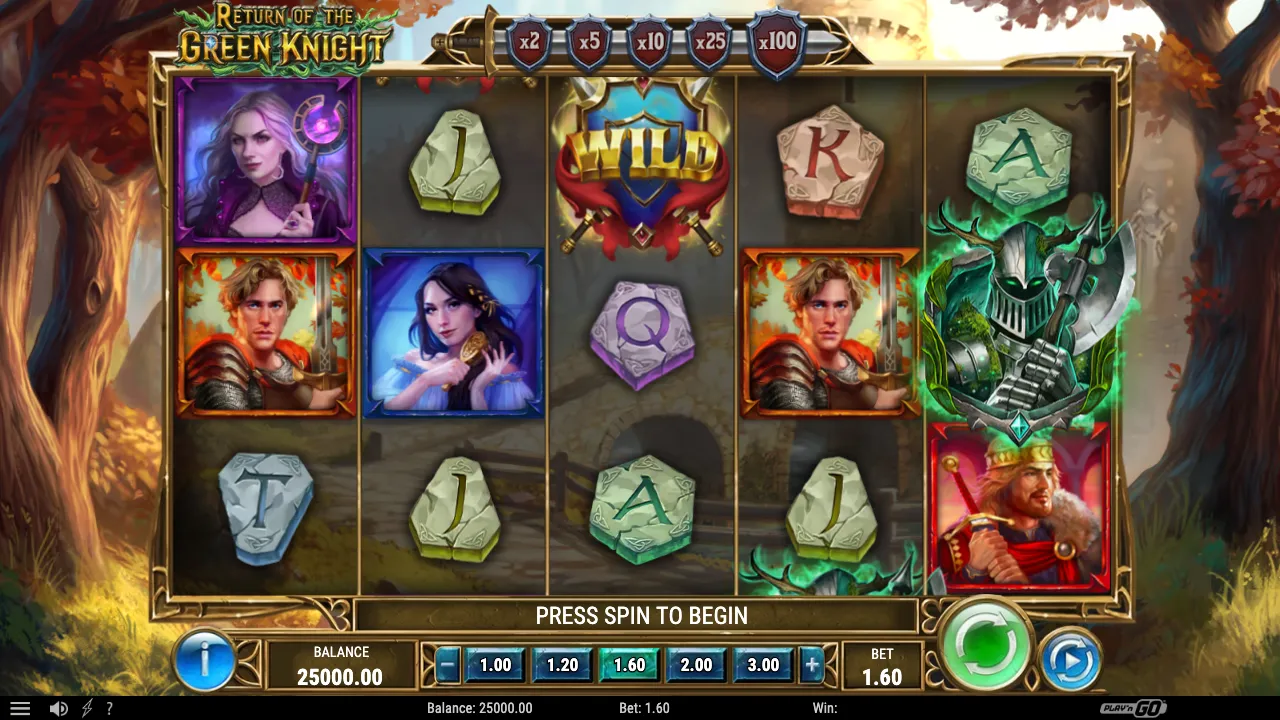Image resolution: width=1280 pixels, height=720 pixels.
Task: Open the hamburger menu
Action: pos(20,708)
